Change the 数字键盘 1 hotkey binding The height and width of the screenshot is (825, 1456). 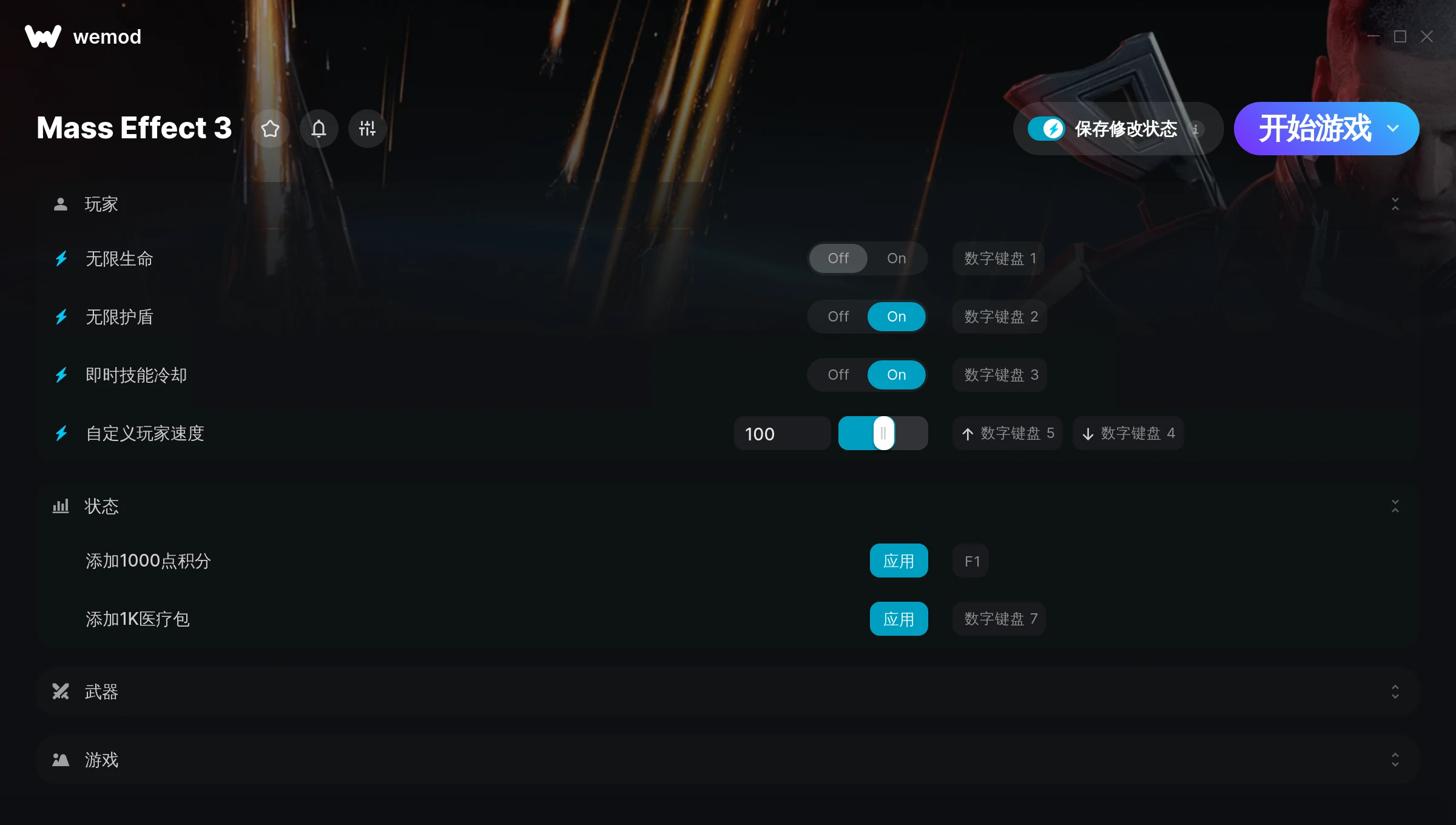pos(999,258)
